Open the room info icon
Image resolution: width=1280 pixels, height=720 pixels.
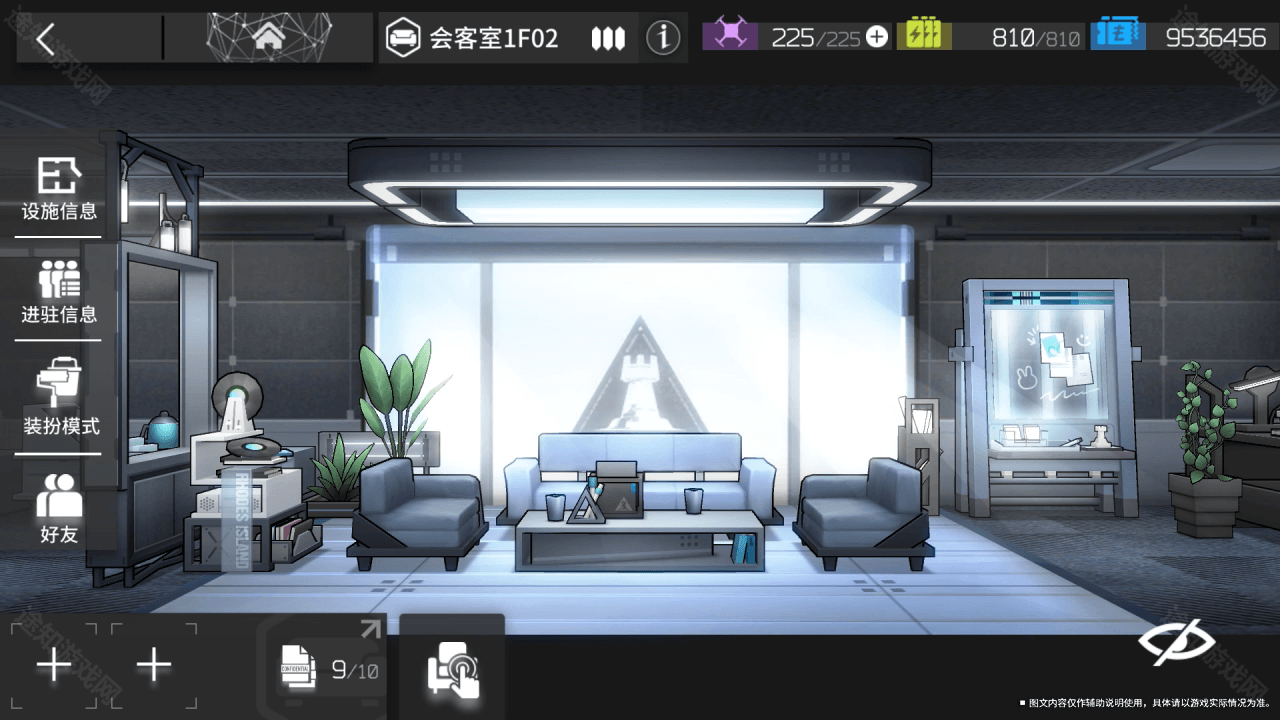click(662, 38)
